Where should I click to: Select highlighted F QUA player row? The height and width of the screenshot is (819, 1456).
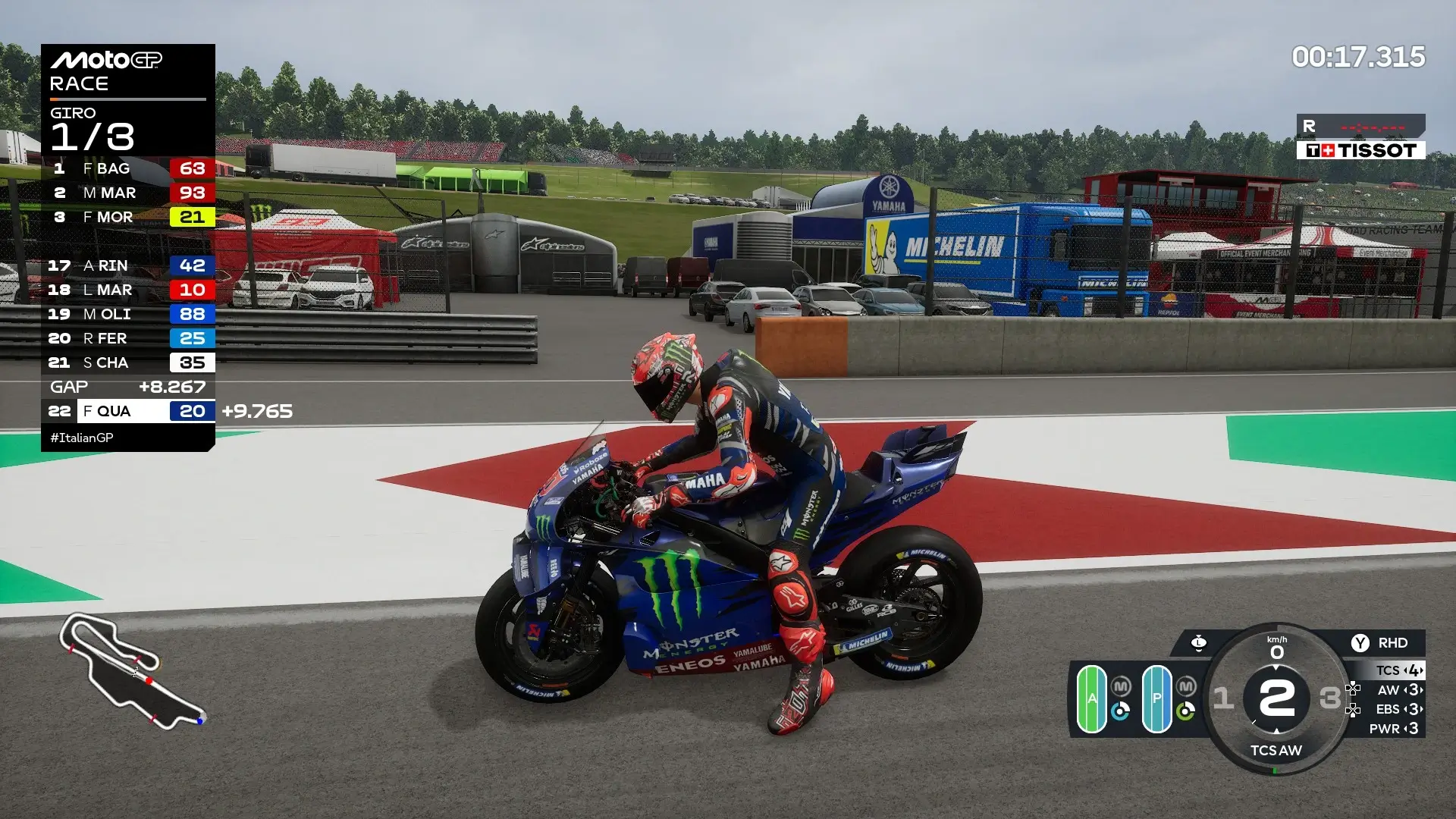click(x=127, y=411)
